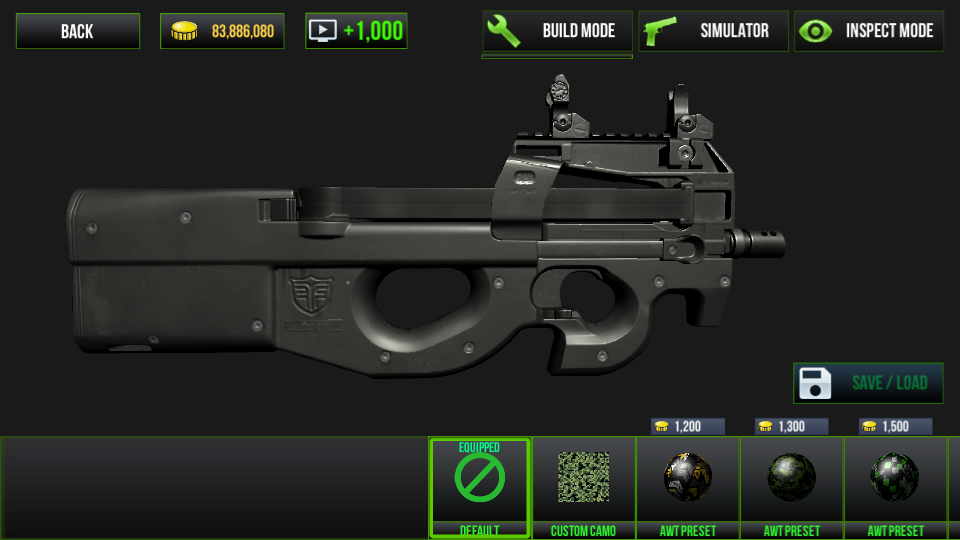This screenshot has width=960, height=540.
Task: Go back using the Back button
Action: click(x=77, y=31)
